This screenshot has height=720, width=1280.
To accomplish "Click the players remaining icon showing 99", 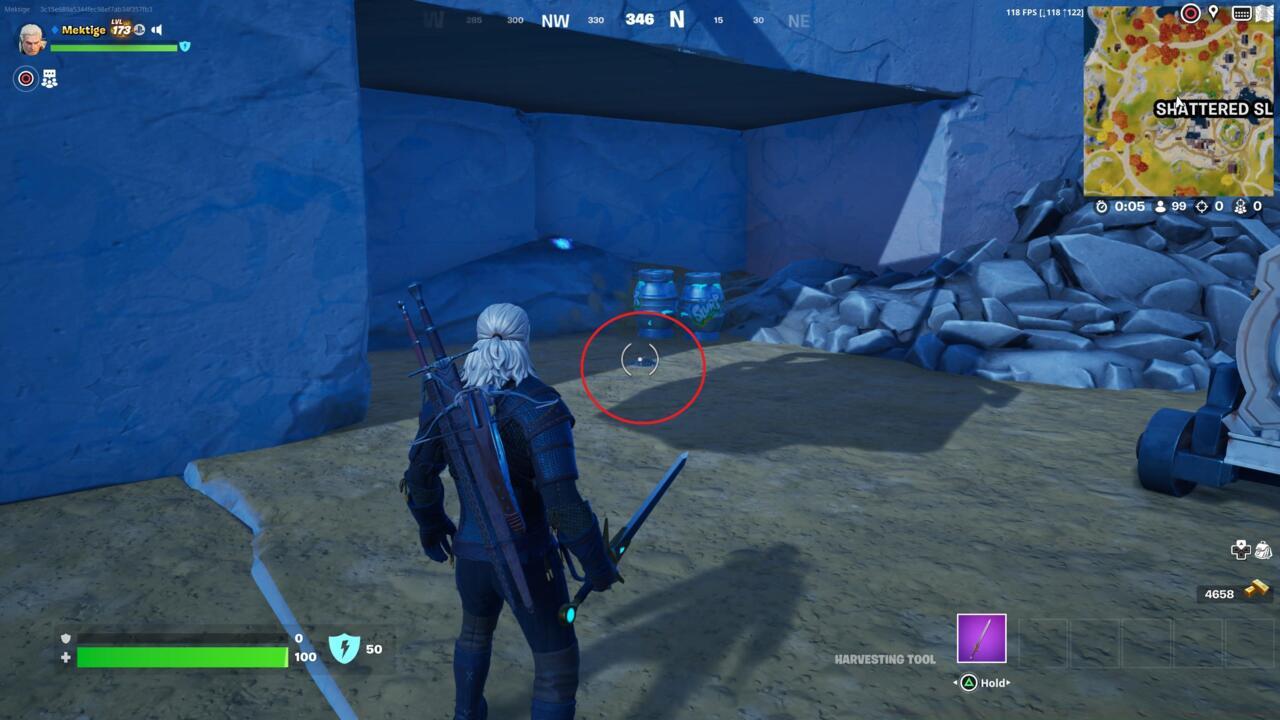I will click(x=1160, y=208).
